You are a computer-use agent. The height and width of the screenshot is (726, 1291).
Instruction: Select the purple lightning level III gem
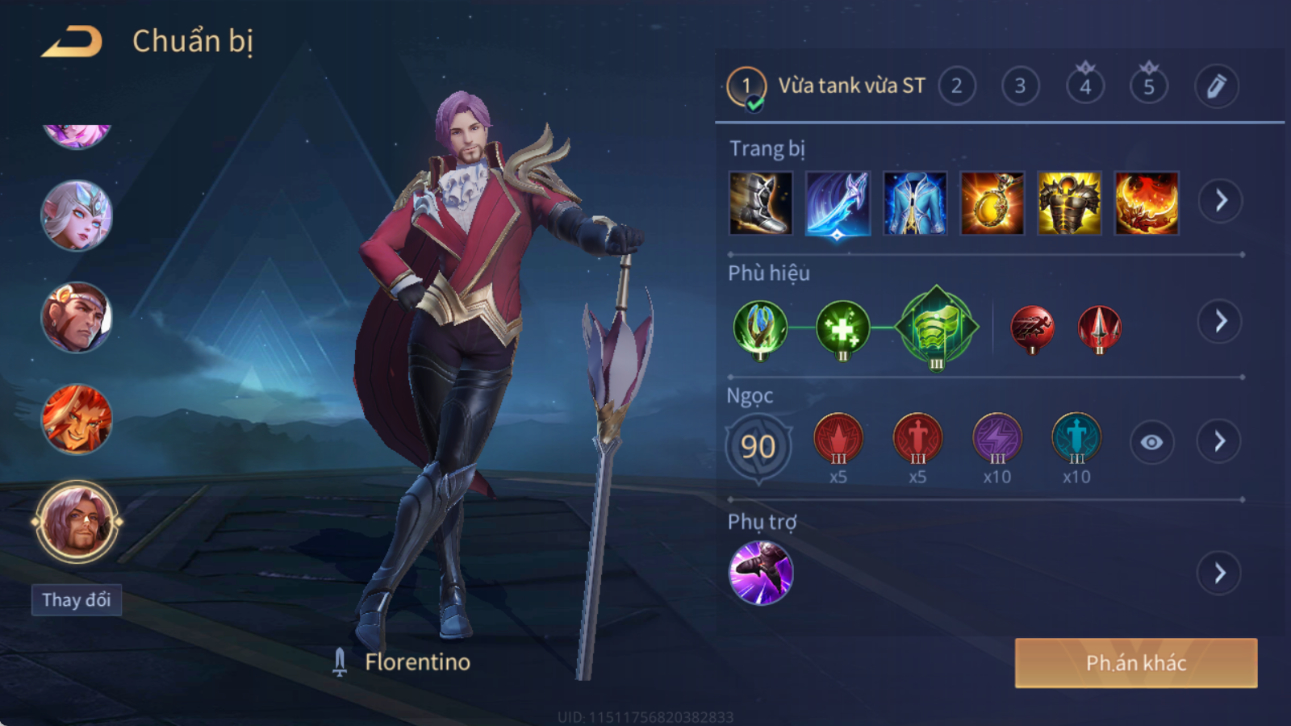[997, 438]
